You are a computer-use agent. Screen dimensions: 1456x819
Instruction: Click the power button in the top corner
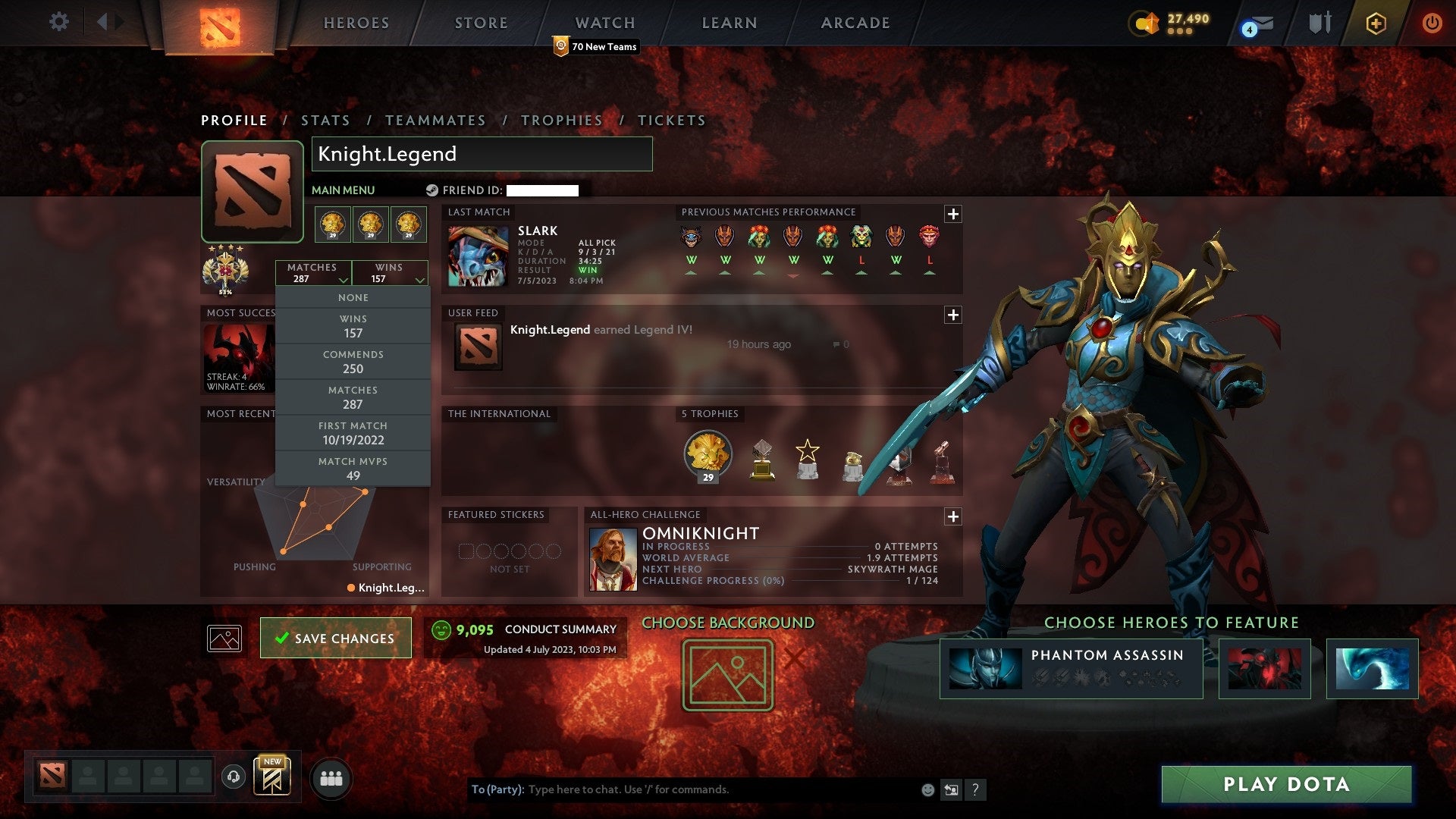[1433, 23]
